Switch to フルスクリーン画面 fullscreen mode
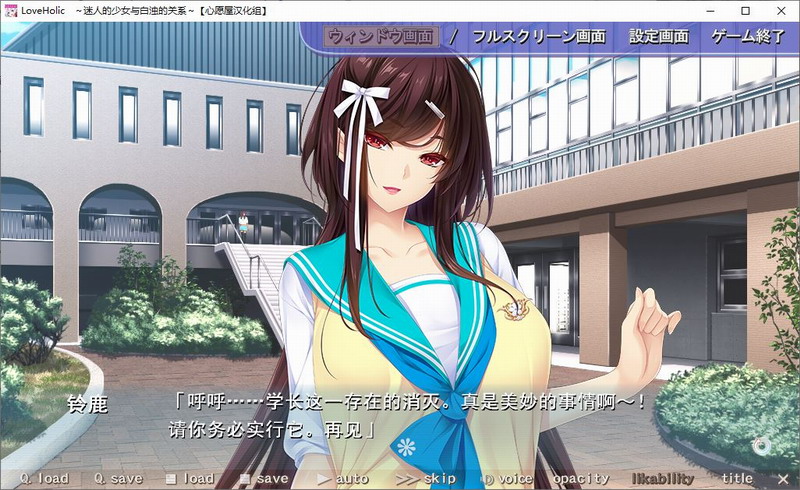Viewport: 800px width, 490px height. pos(538,37)
